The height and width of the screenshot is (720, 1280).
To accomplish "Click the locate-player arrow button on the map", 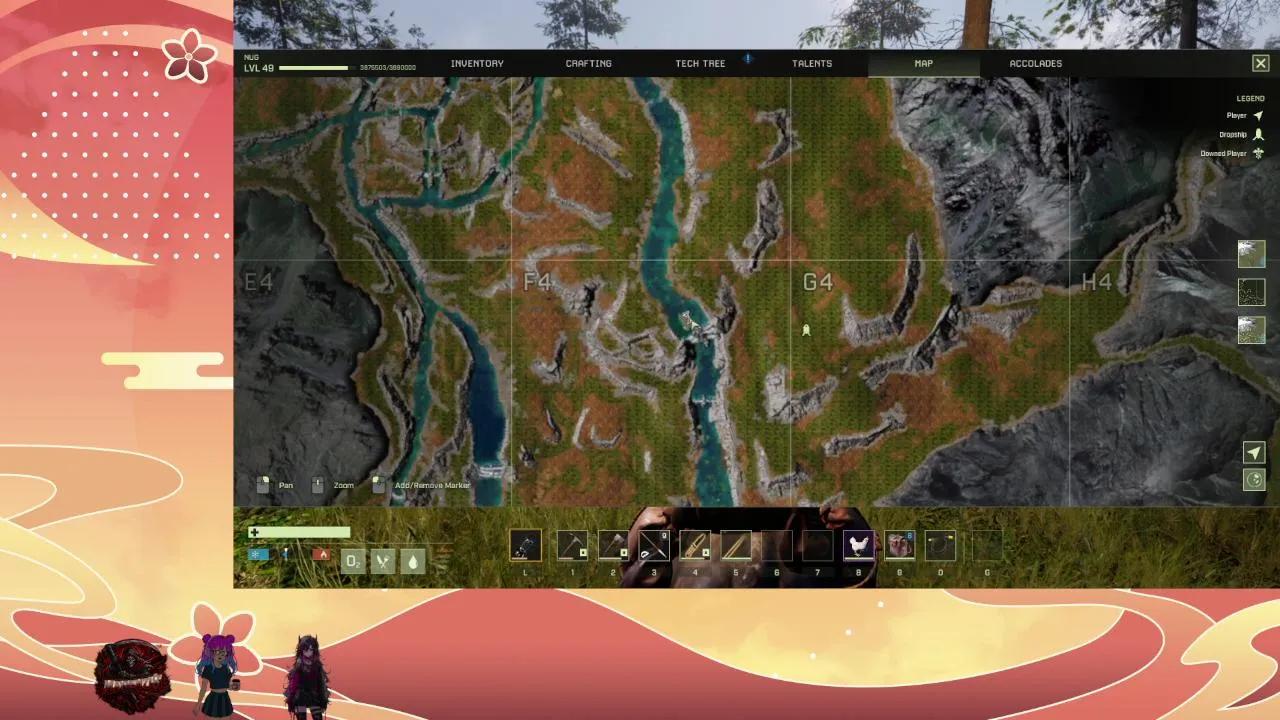I will coord(1254,452).
